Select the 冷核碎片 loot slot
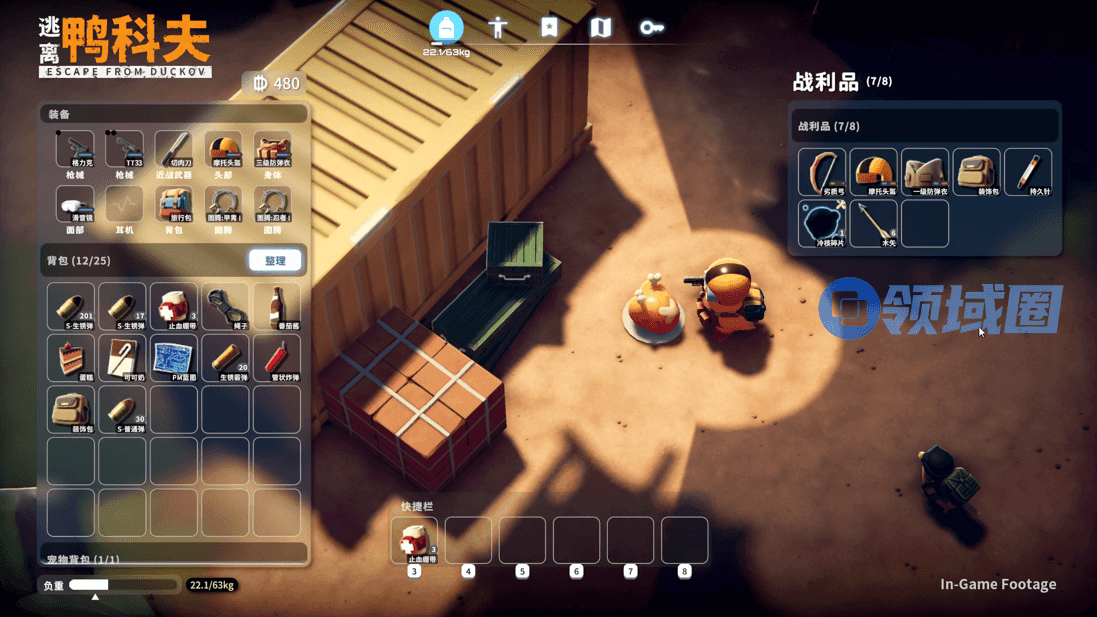Screen dimensions: 1097x617 coord(822,223)
